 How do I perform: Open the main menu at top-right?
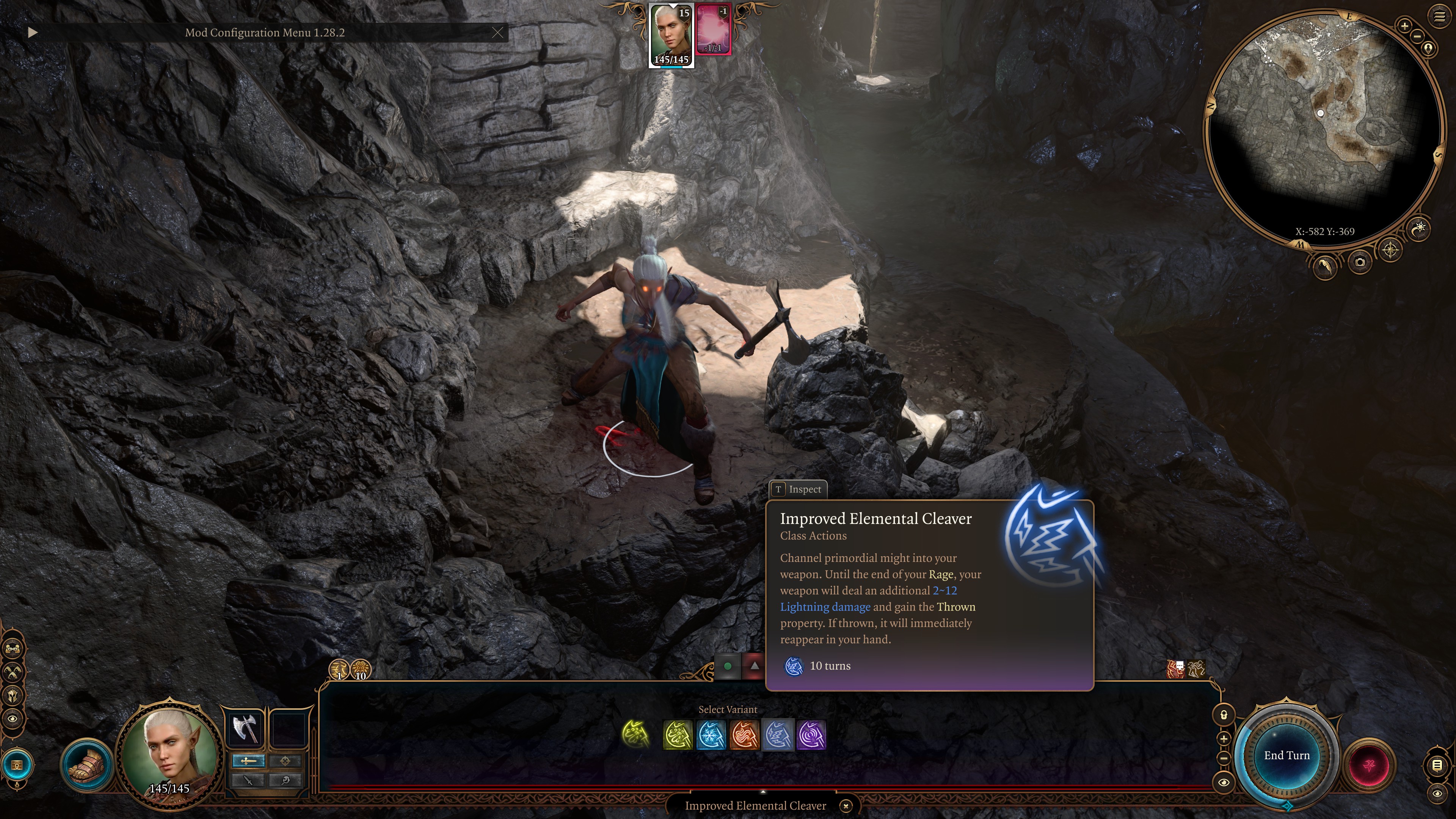pyautogui.click(x=1439, y=17)
